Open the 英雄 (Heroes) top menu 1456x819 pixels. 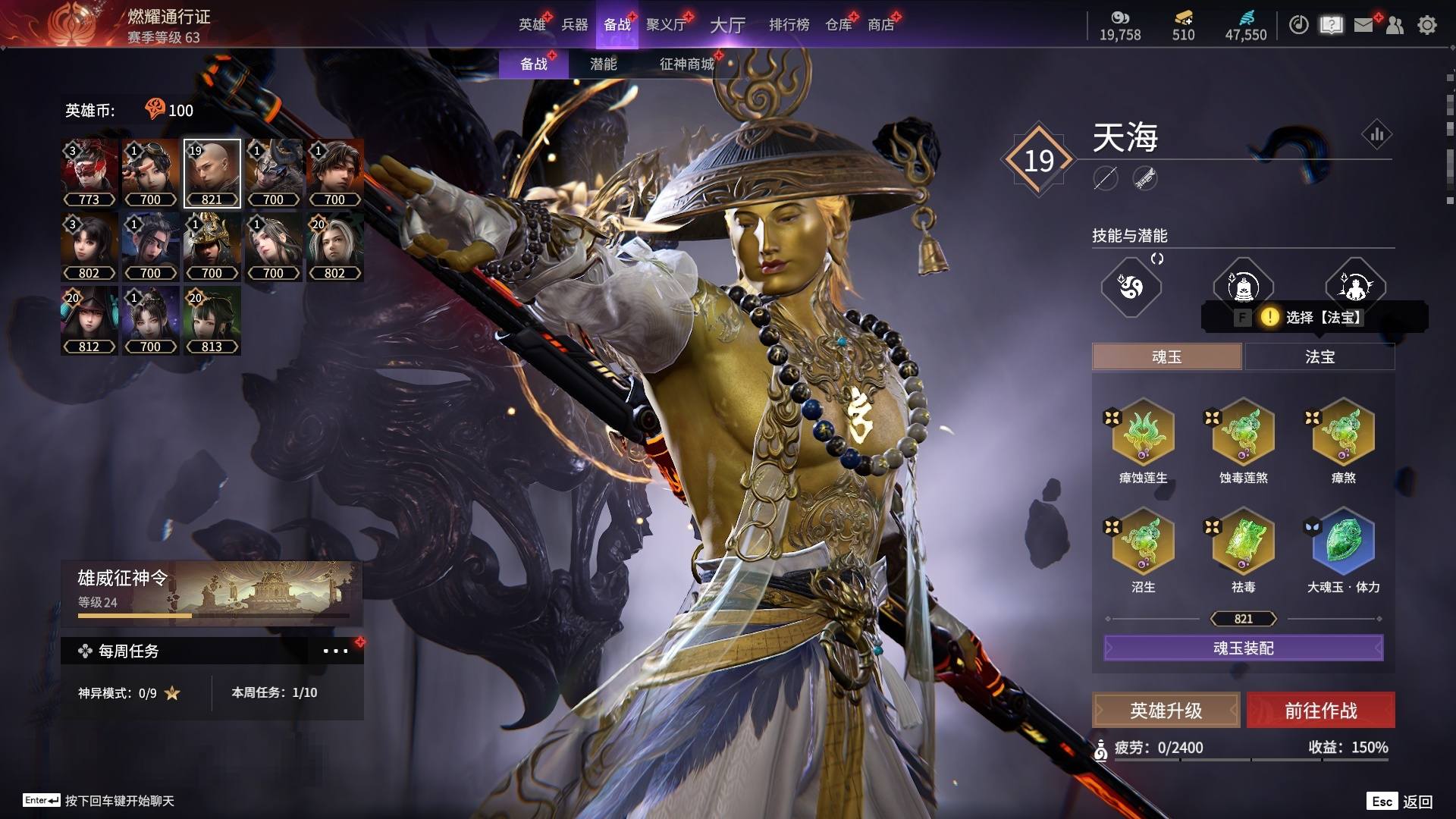[532, 25]
